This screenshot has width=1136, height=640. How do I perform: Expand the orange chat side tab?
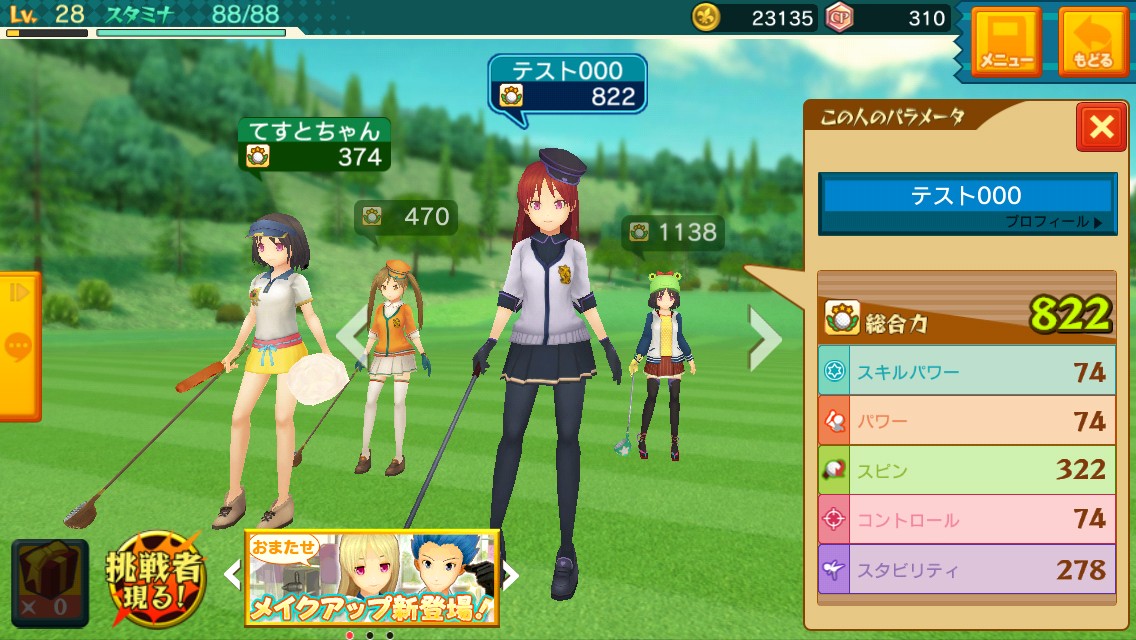pos(19,346)
